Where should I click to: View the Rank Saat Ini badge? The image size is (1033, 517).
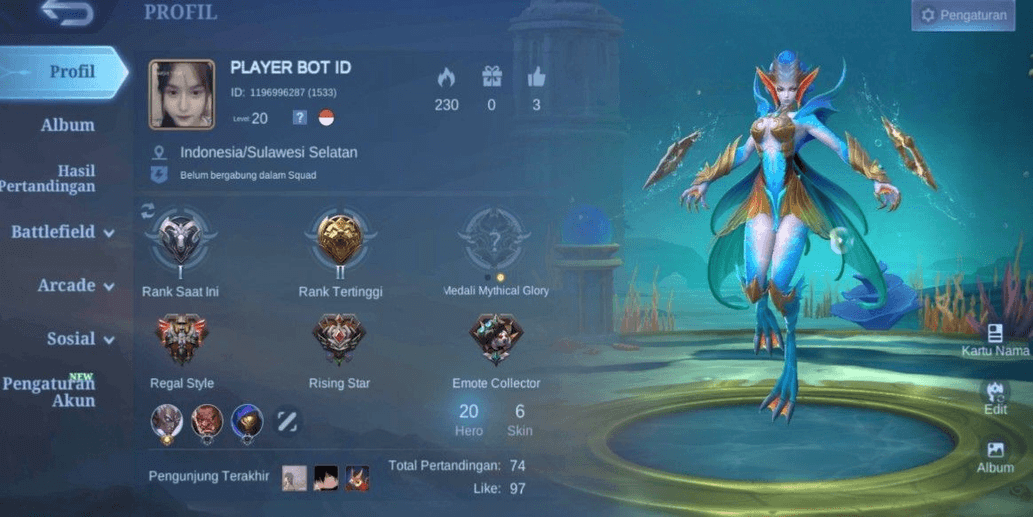point(180,242)
